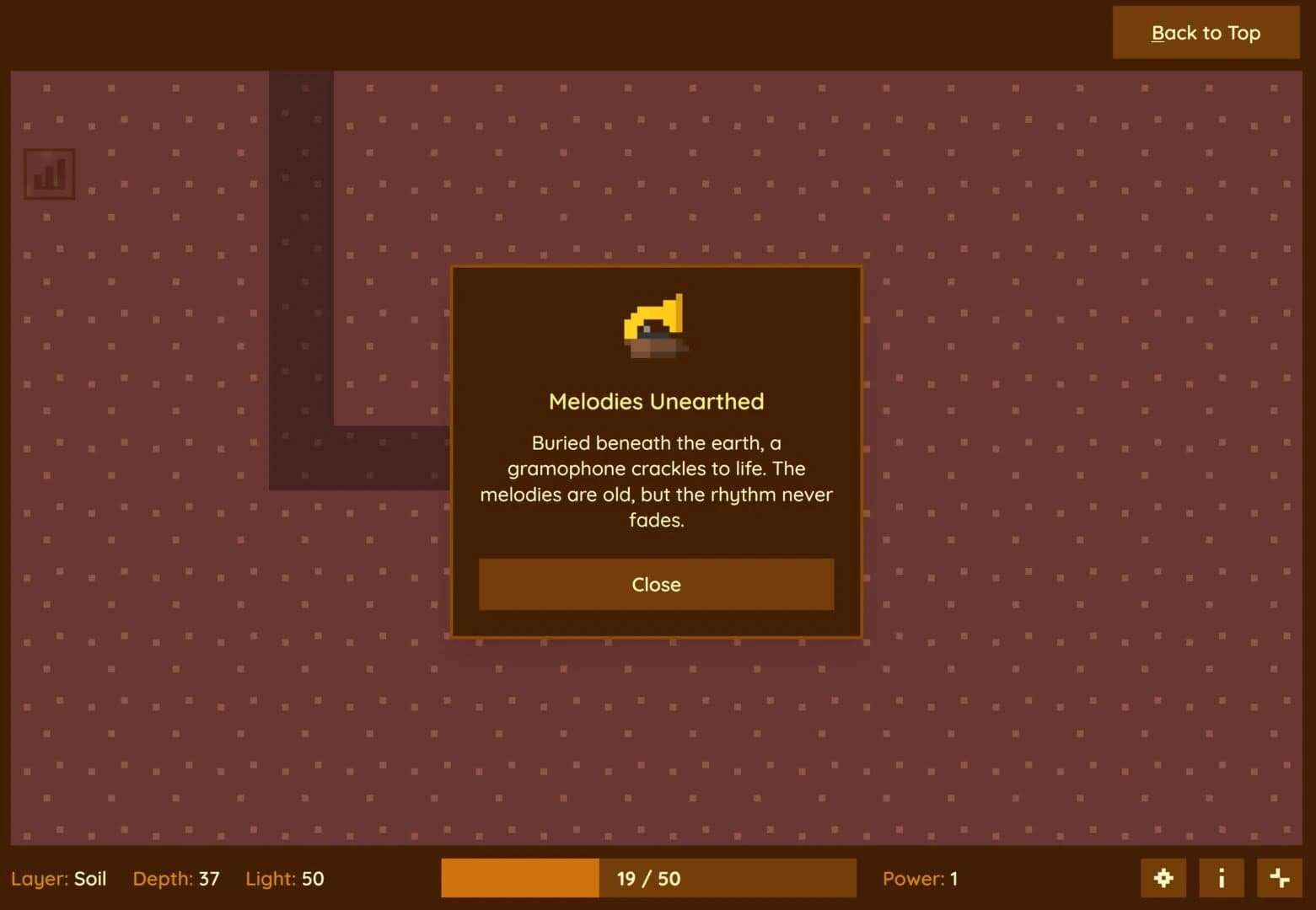
Task: Click the Back to Top button
Action: [x=1206, y=33]
